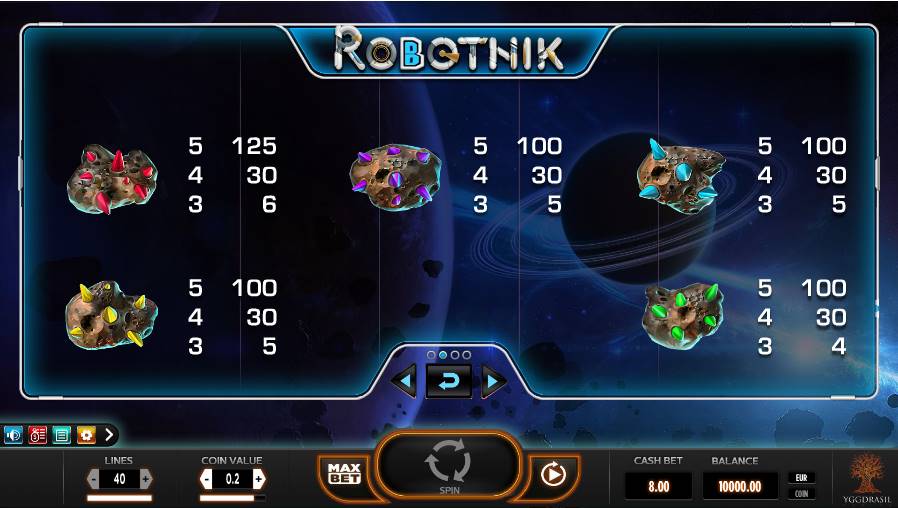The width and height of the screenshot is (898, 508).
Task: Start autoplay with the circular play button
Action: 553,473
